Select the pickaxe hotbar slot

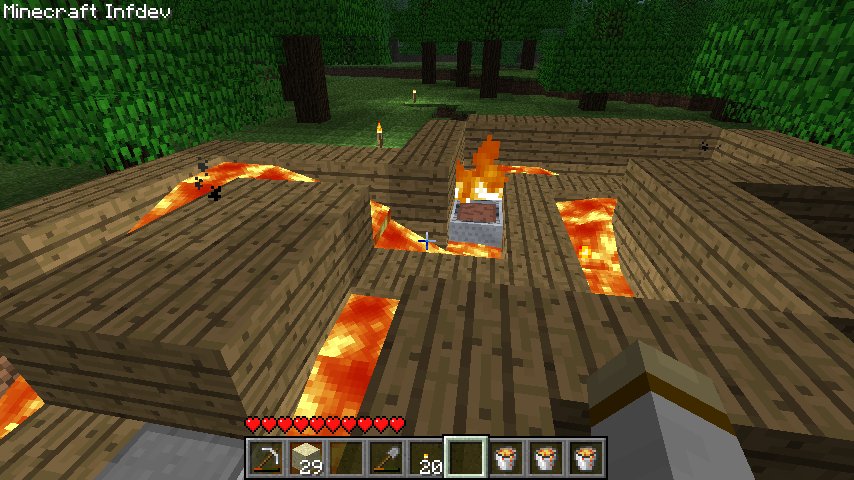[265, 457]
